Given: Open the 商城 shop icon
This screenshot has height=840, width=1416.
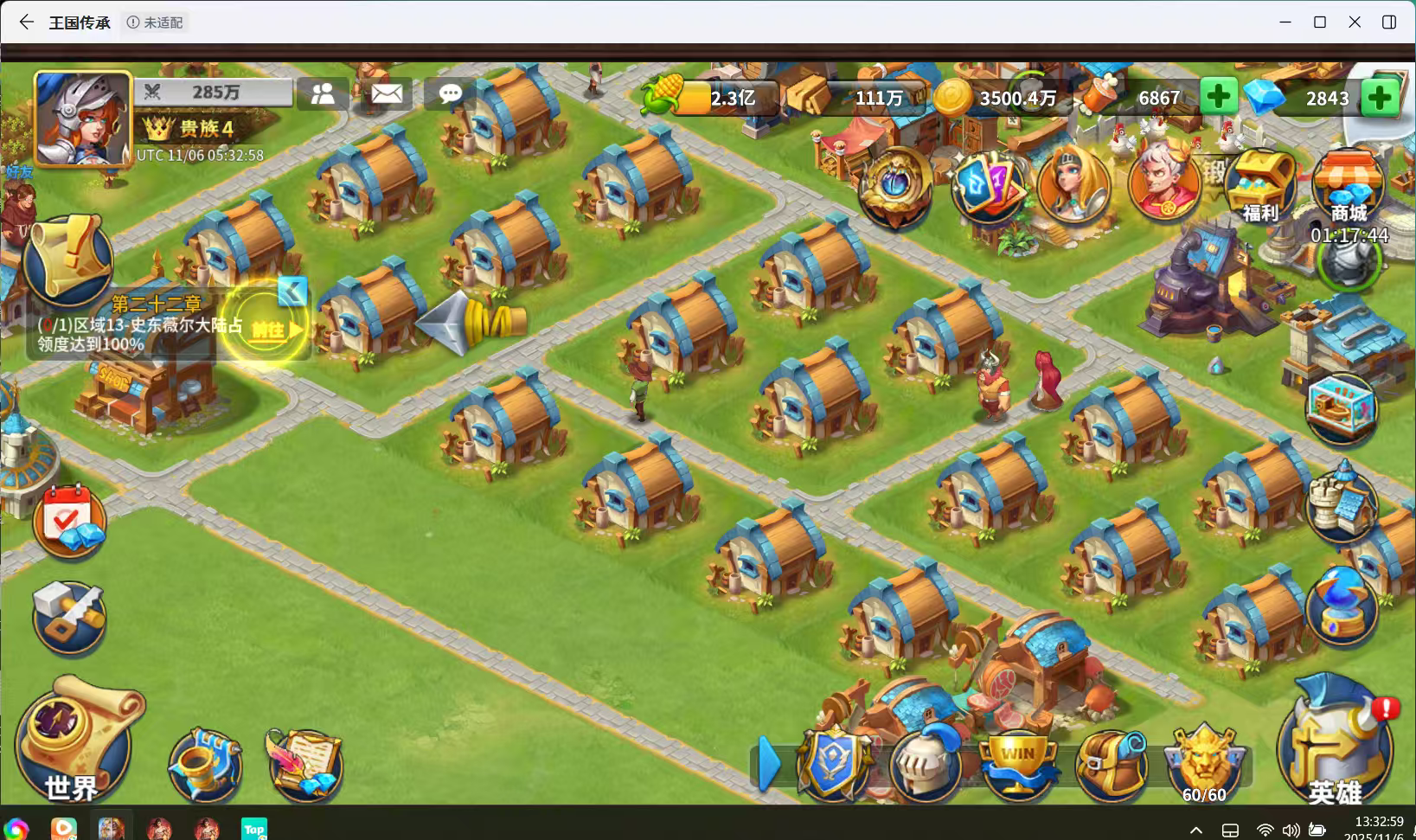Looking at the screenshot, I should click(x=1348, y=183).
